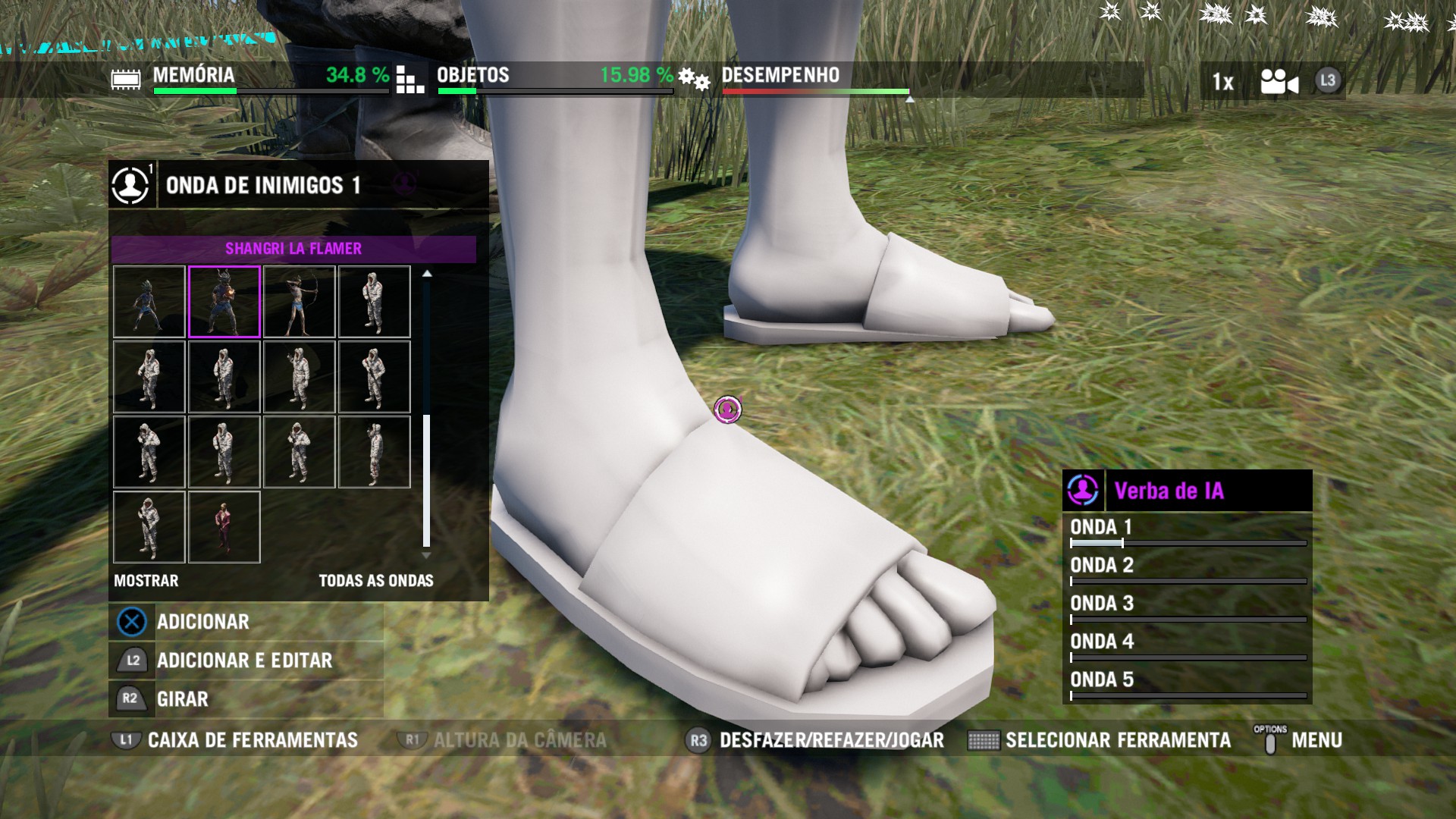
Task: Choose Adicionar e Editar
Action: pos(243,661)
